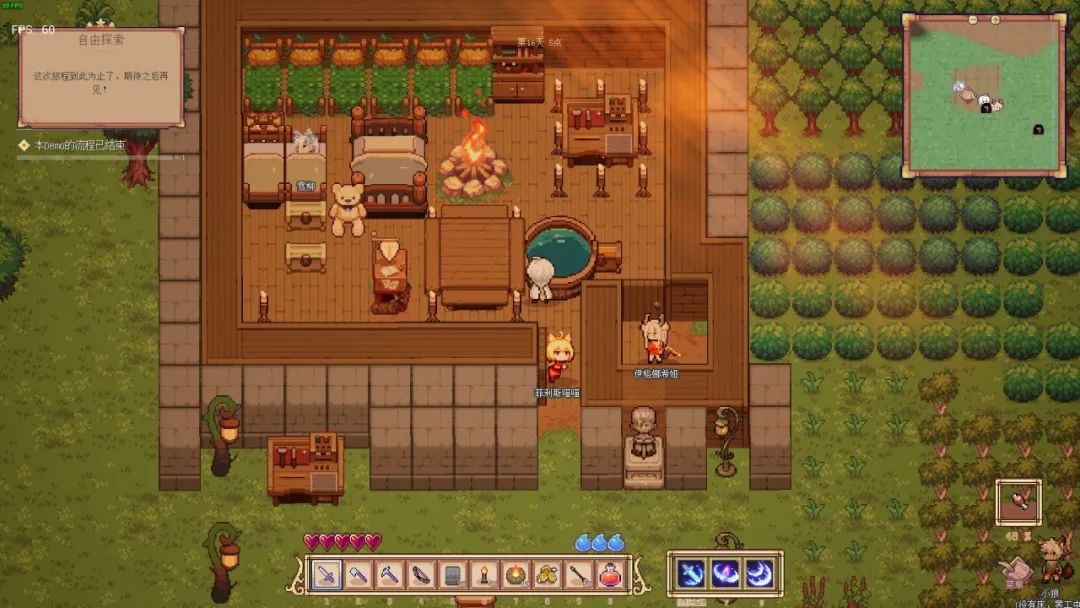This screenshot has width=1080, height=608.
Task: Select the sword hotbar slot
Action: pos(327,574)
